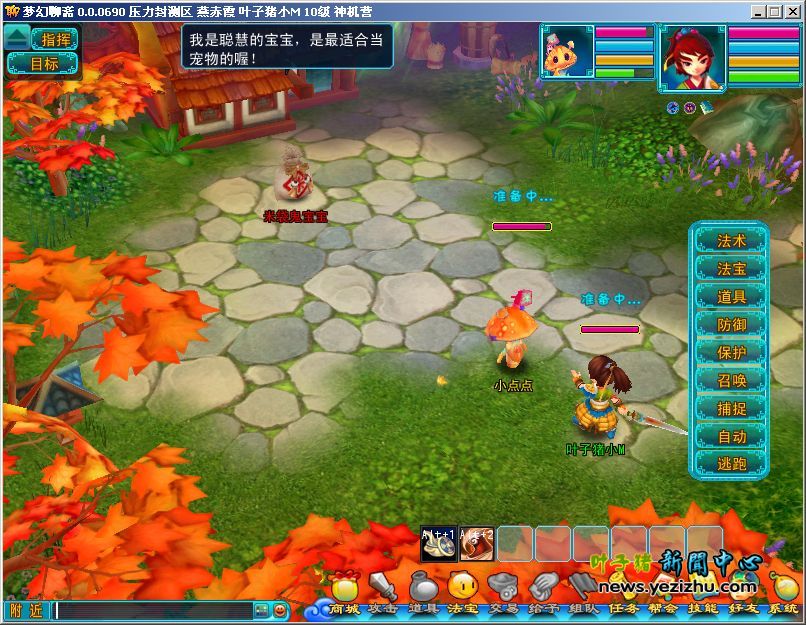Click the 攻击 sword attack icon

point(383,590)
